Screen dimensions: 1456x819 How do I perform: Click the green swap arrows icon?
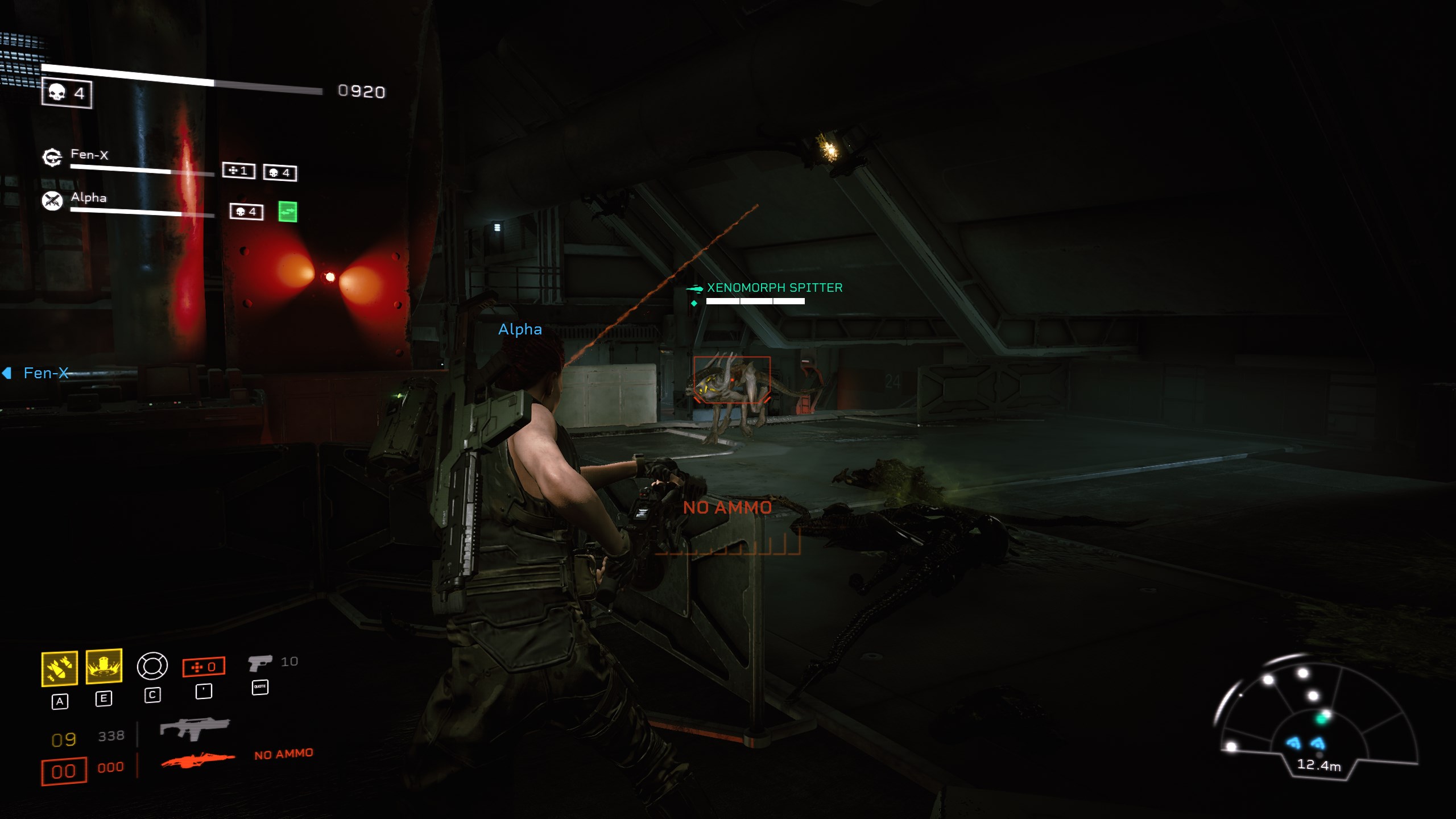[x=288, y=212]
